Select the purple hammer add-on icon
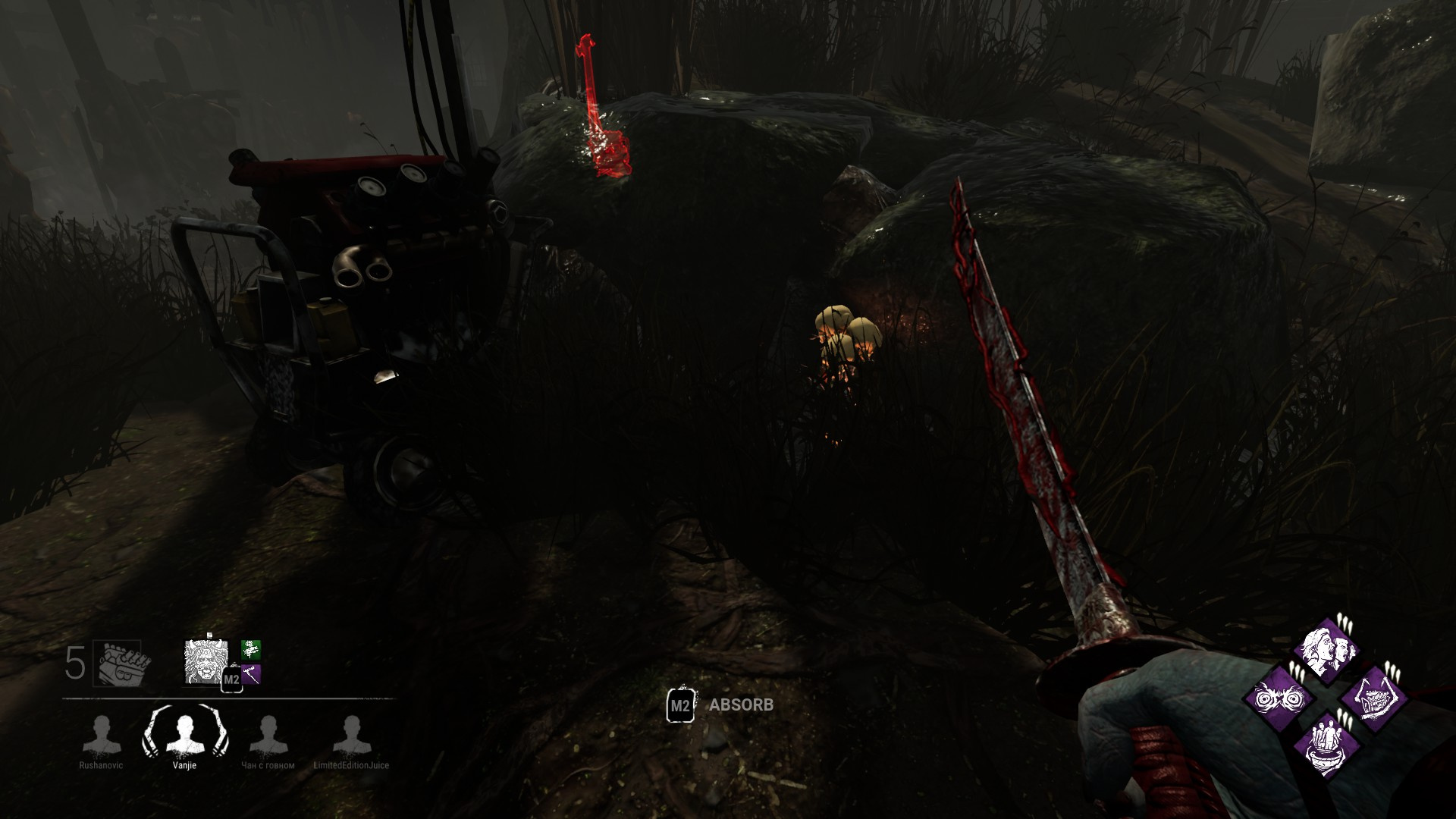 tap(251, 676)
